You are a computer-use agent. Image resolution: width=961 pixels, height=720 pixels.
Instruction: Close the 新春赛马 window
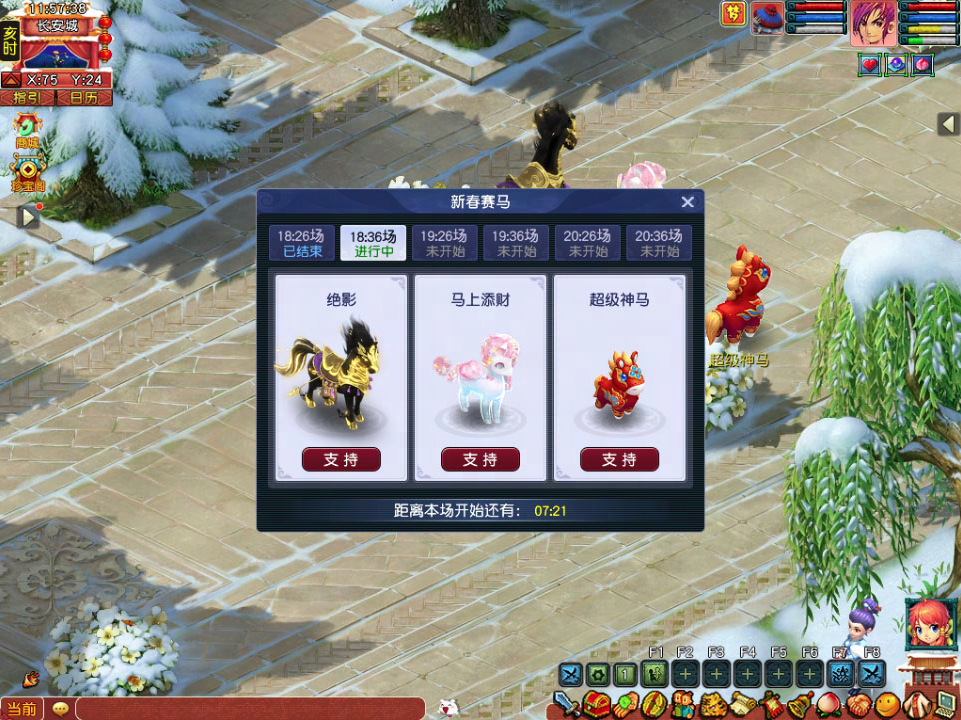(x=687, y=202)
